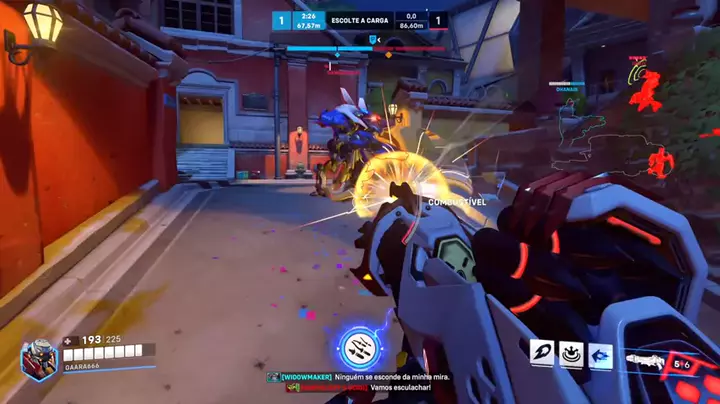Select the flaming dash ability icon

(544, 353)
